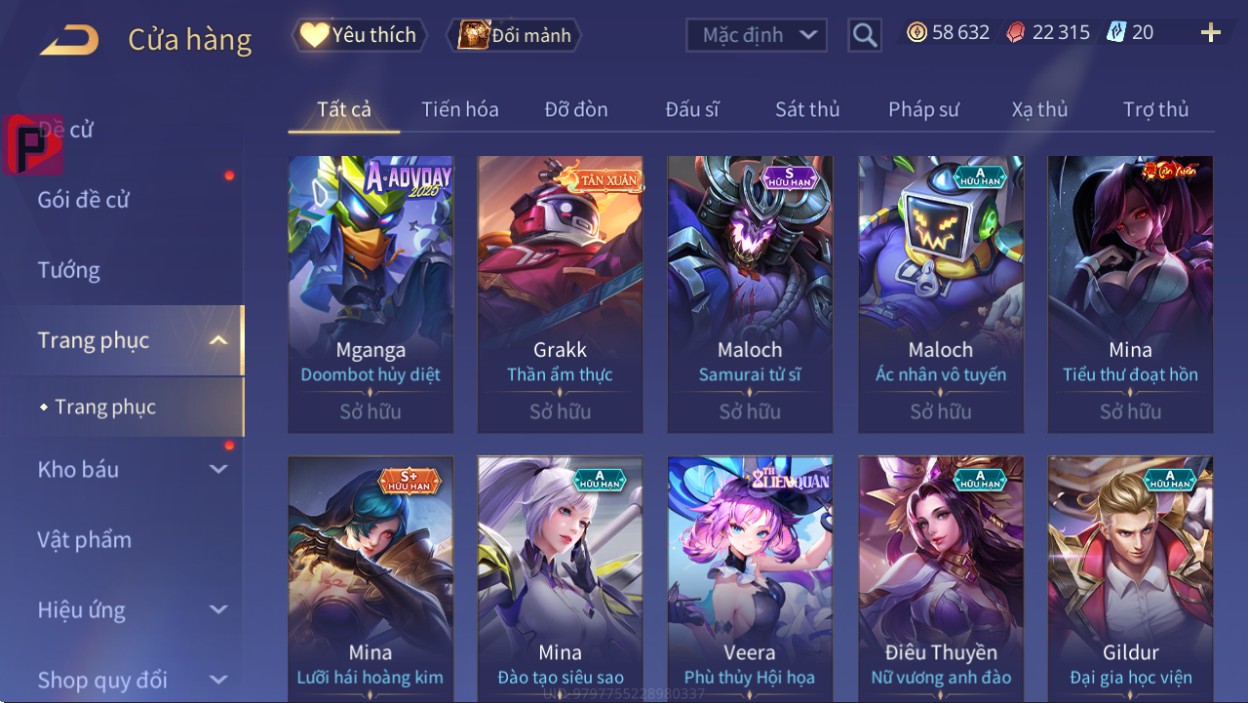Open the Yêu thích favorites list
The width and height of the screenshot is (1248, 703).
(x=359, y=35)
